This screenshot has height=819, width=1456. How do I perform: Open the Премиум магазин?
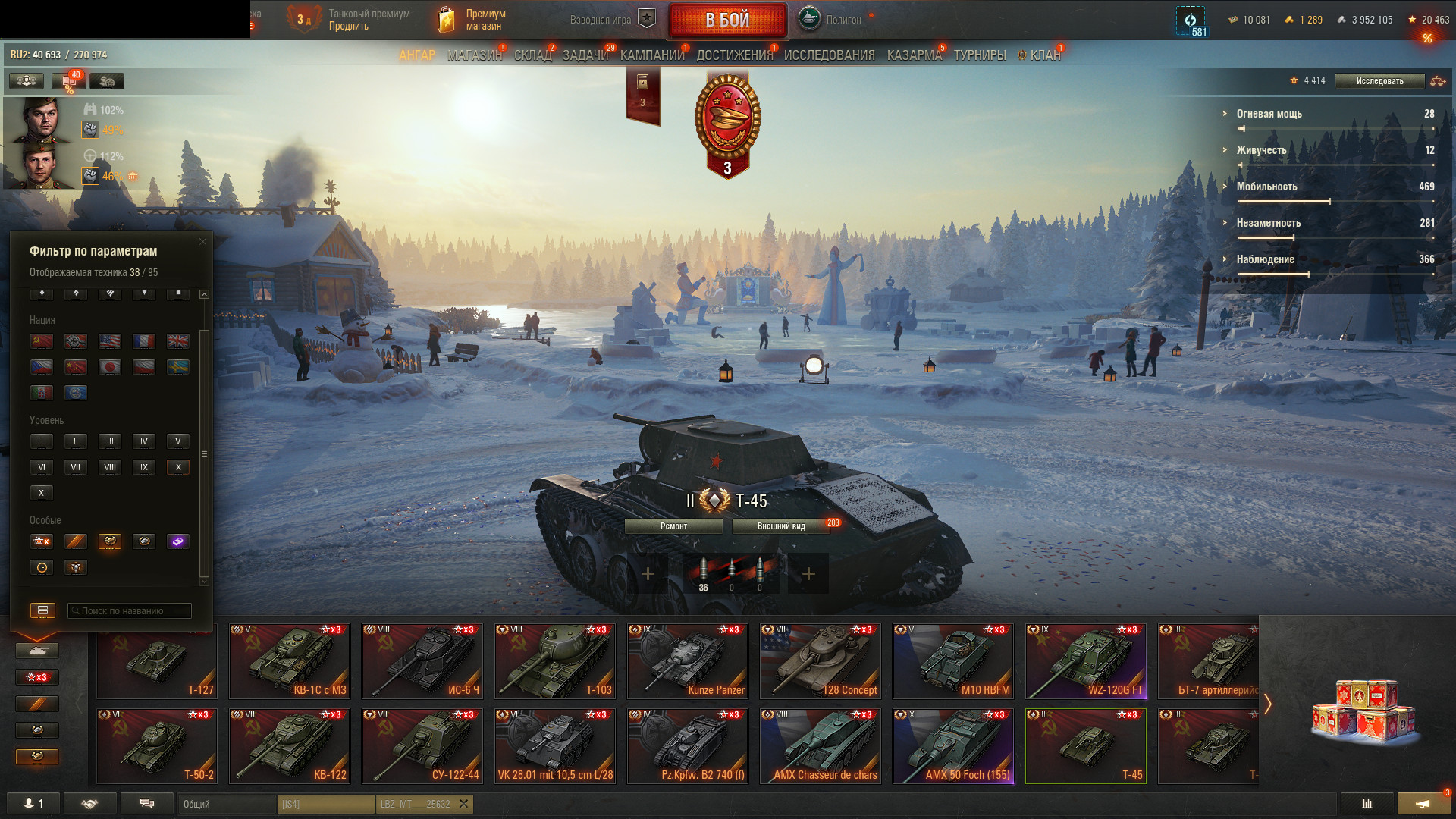click(x=473, y=20)
